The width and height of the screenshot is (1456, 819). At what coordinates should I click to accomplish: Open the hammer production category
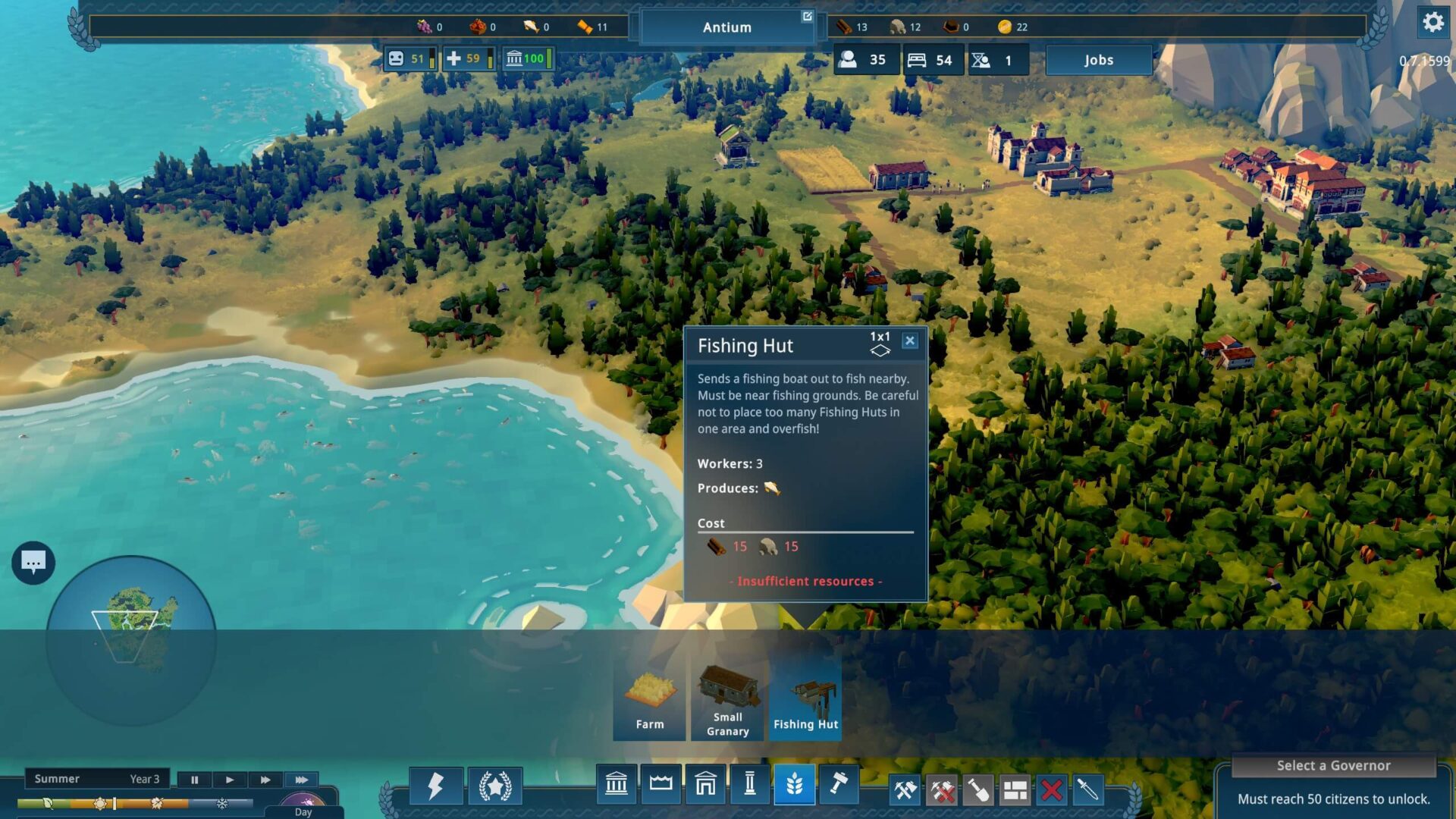tap(838, 784)
